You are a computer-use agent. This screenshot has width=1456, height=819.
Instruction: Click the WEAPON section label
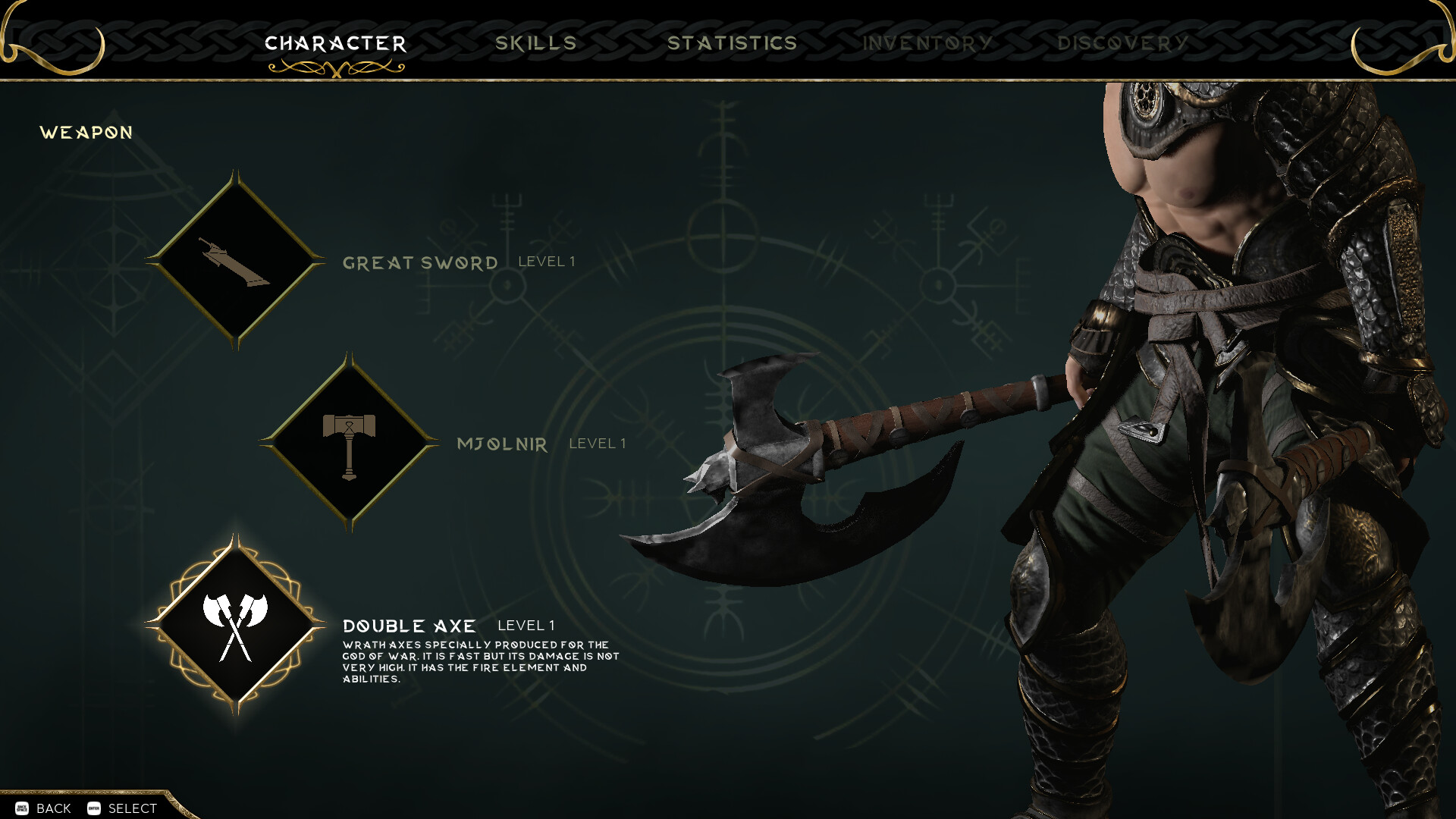tap(86, 132)
